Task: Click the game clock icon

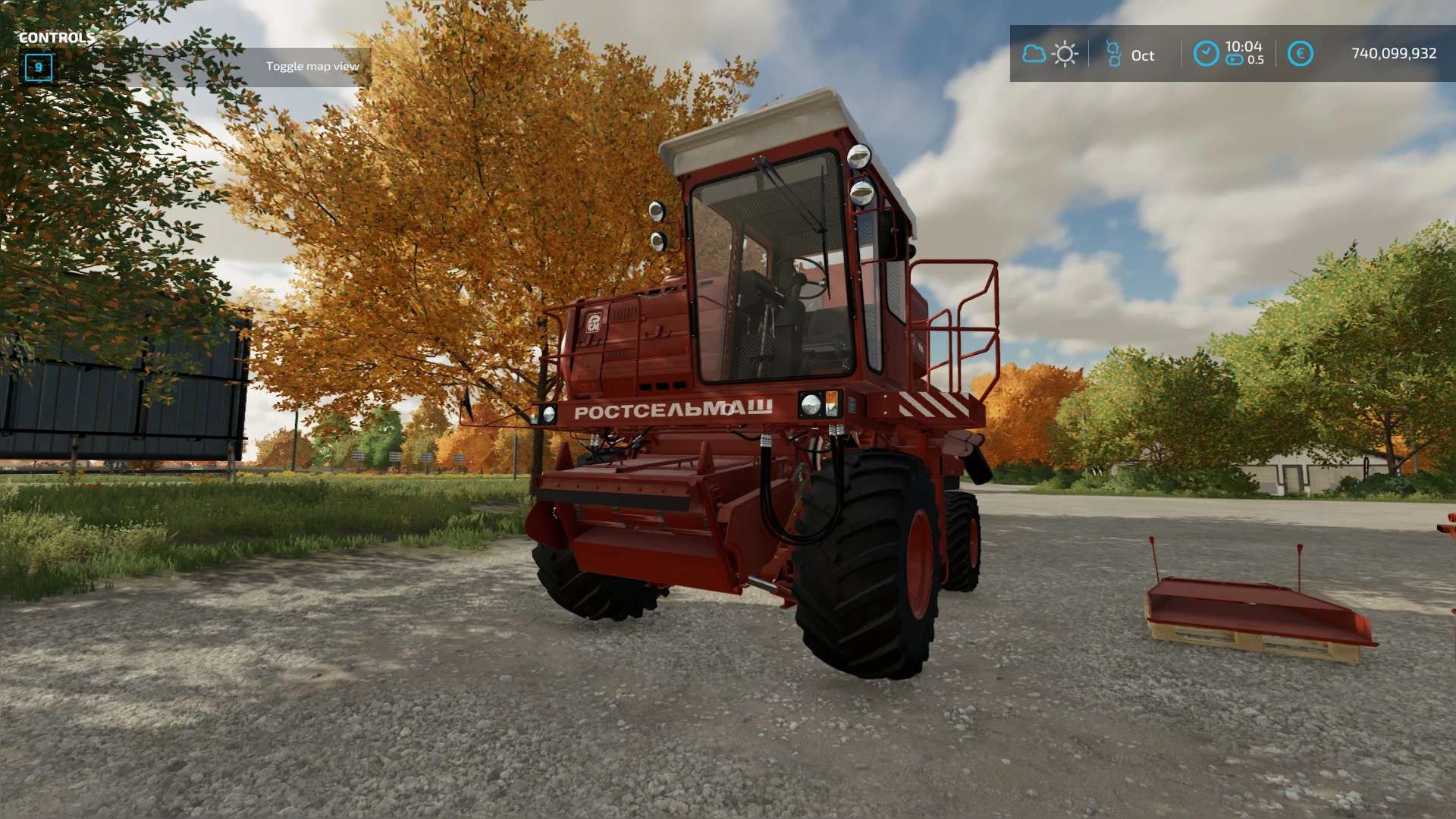Action: tap(1206, 54)
